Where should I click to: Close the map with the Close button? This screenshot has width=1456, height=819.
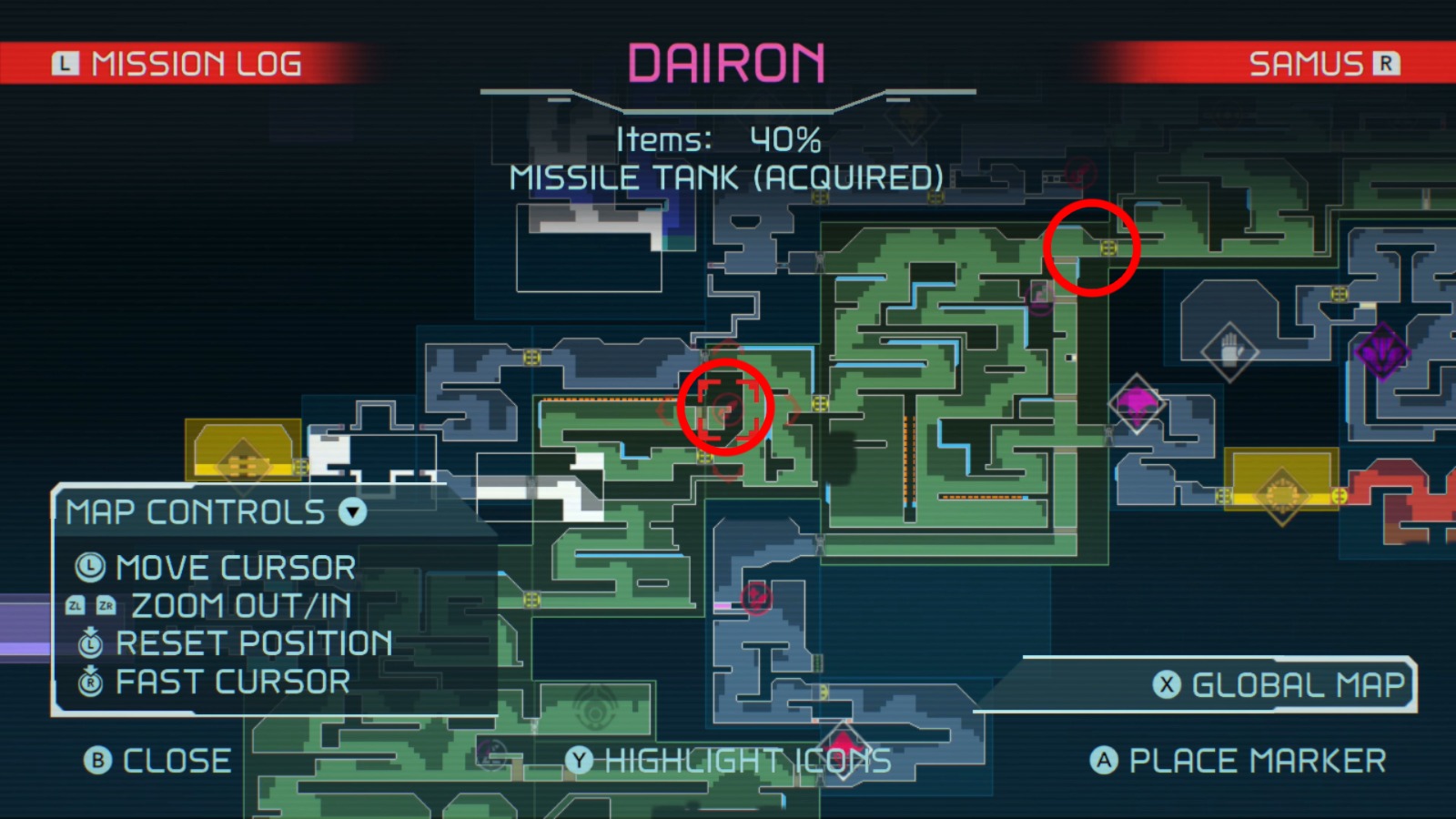pos(155,761)
